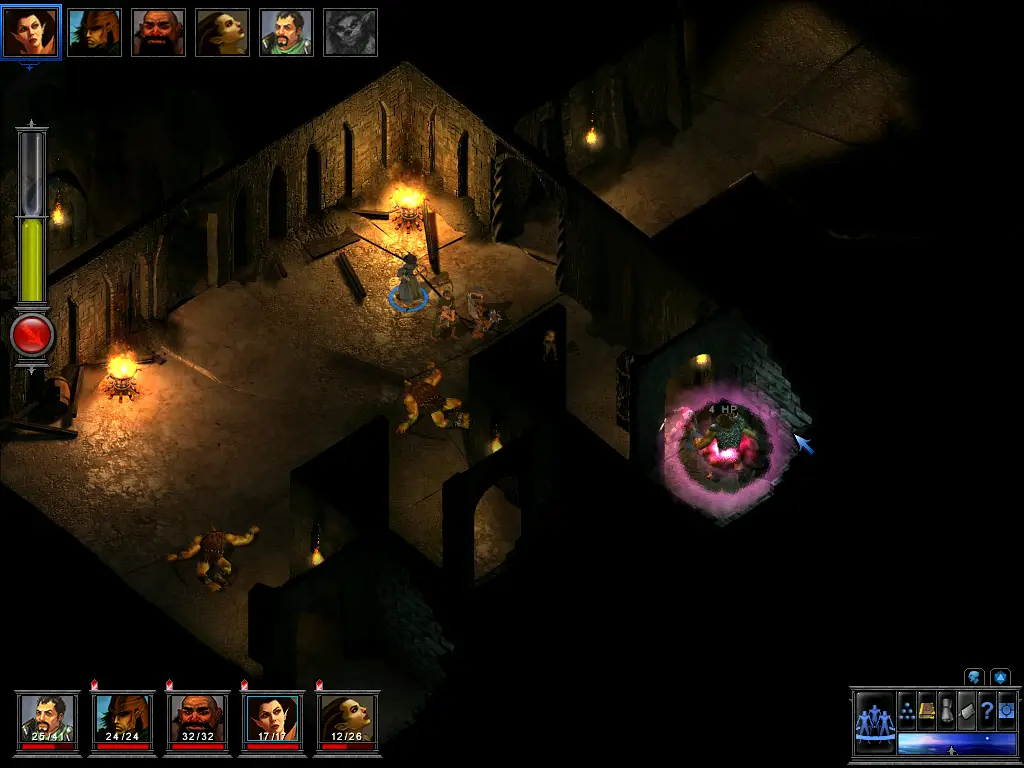Click the grey wolf-like creature initiative portrait

(x=350, y=32)
